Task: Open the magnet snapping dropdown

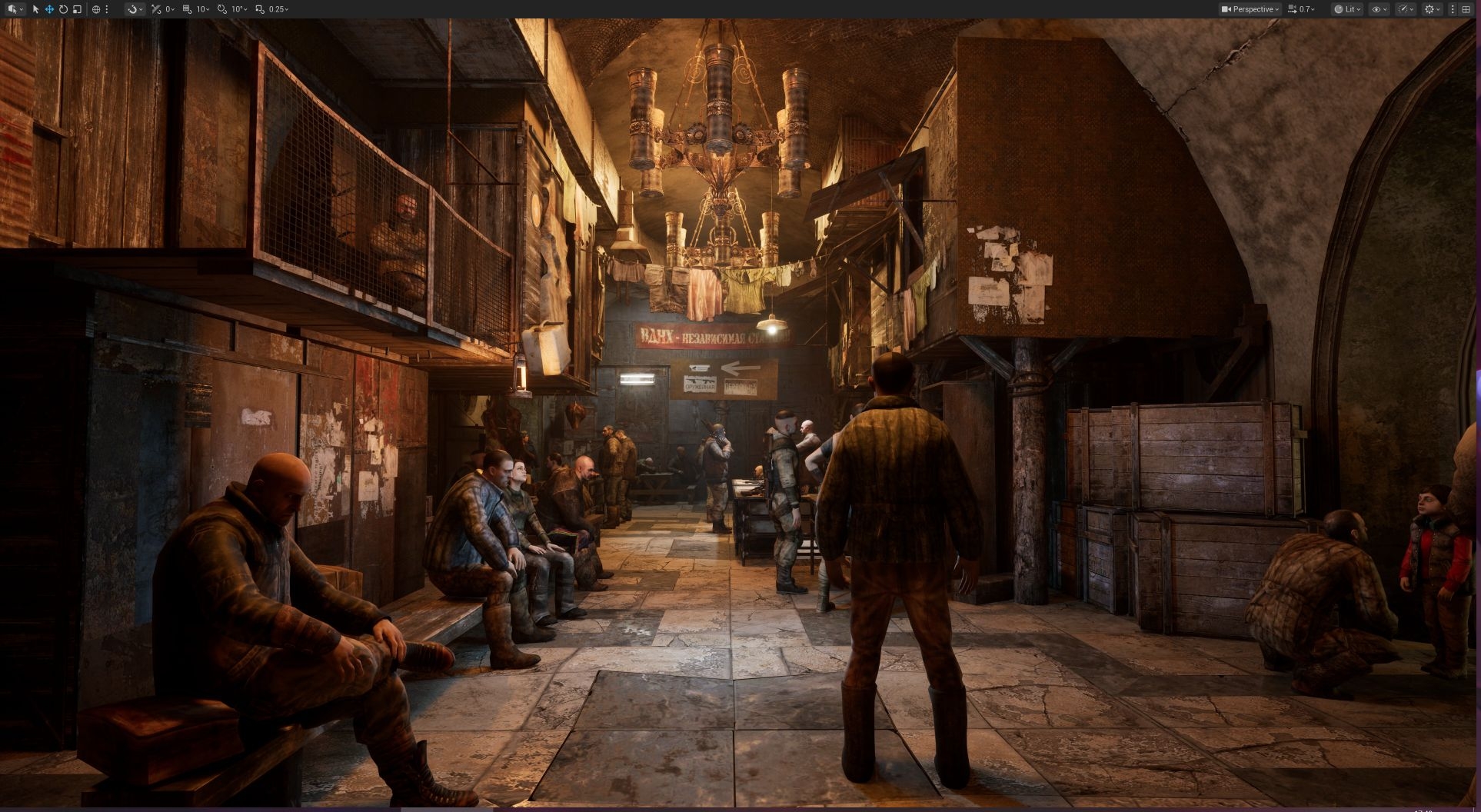Action: coord(135,9)
